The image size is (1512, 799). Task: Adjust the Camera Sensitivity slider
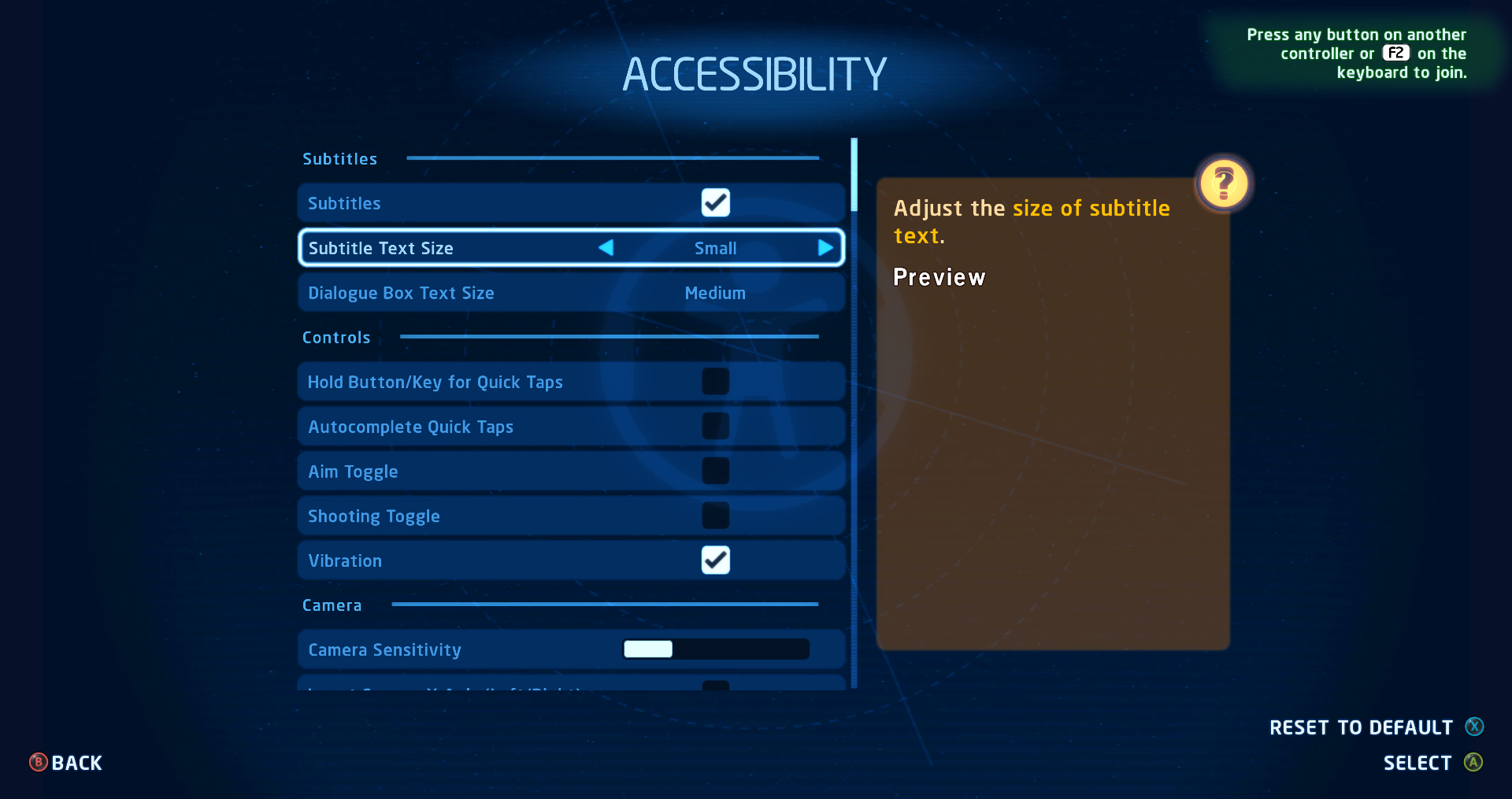716,649
